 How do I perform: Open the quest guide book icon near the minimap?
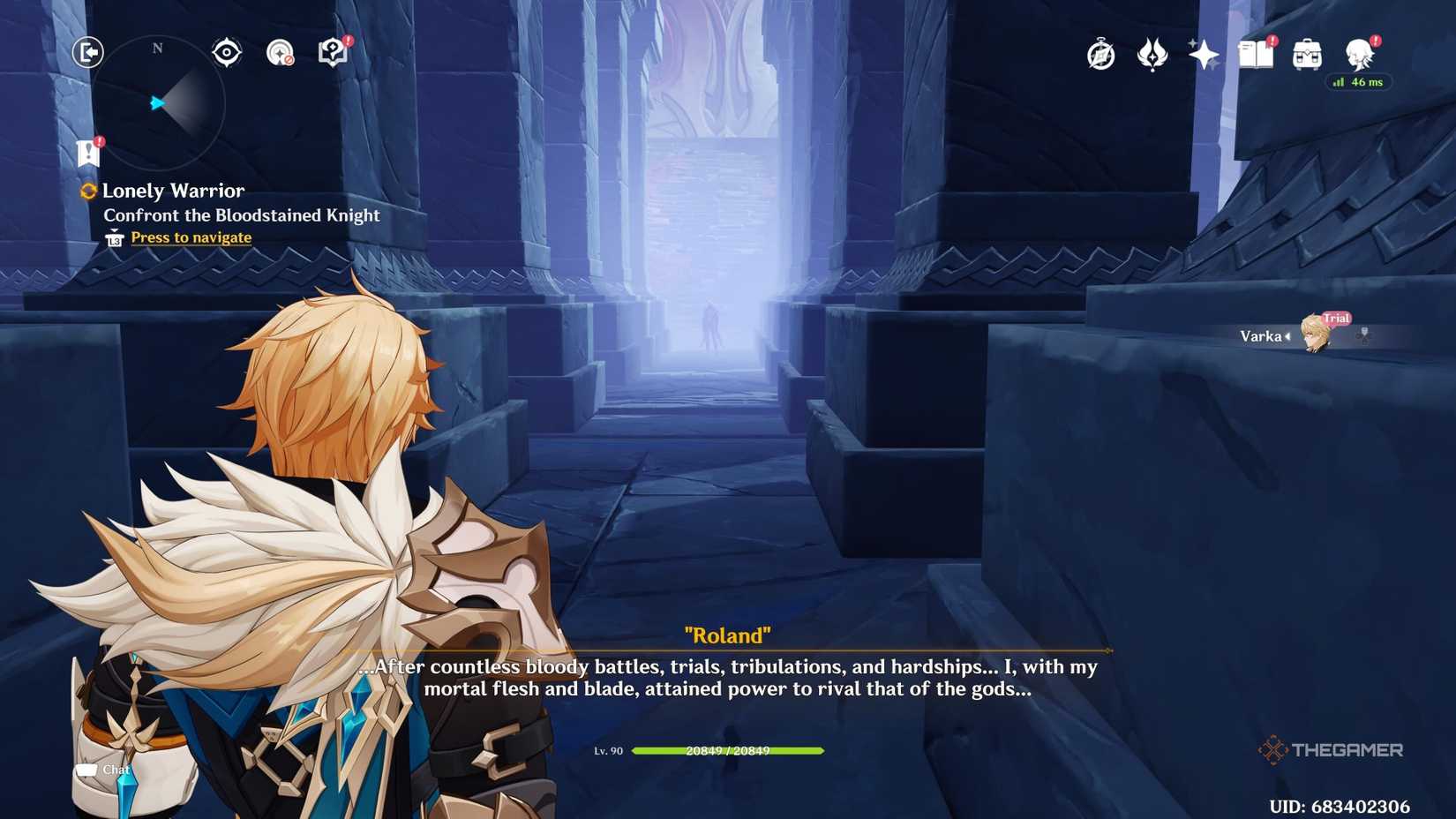(x=330, y=51)
